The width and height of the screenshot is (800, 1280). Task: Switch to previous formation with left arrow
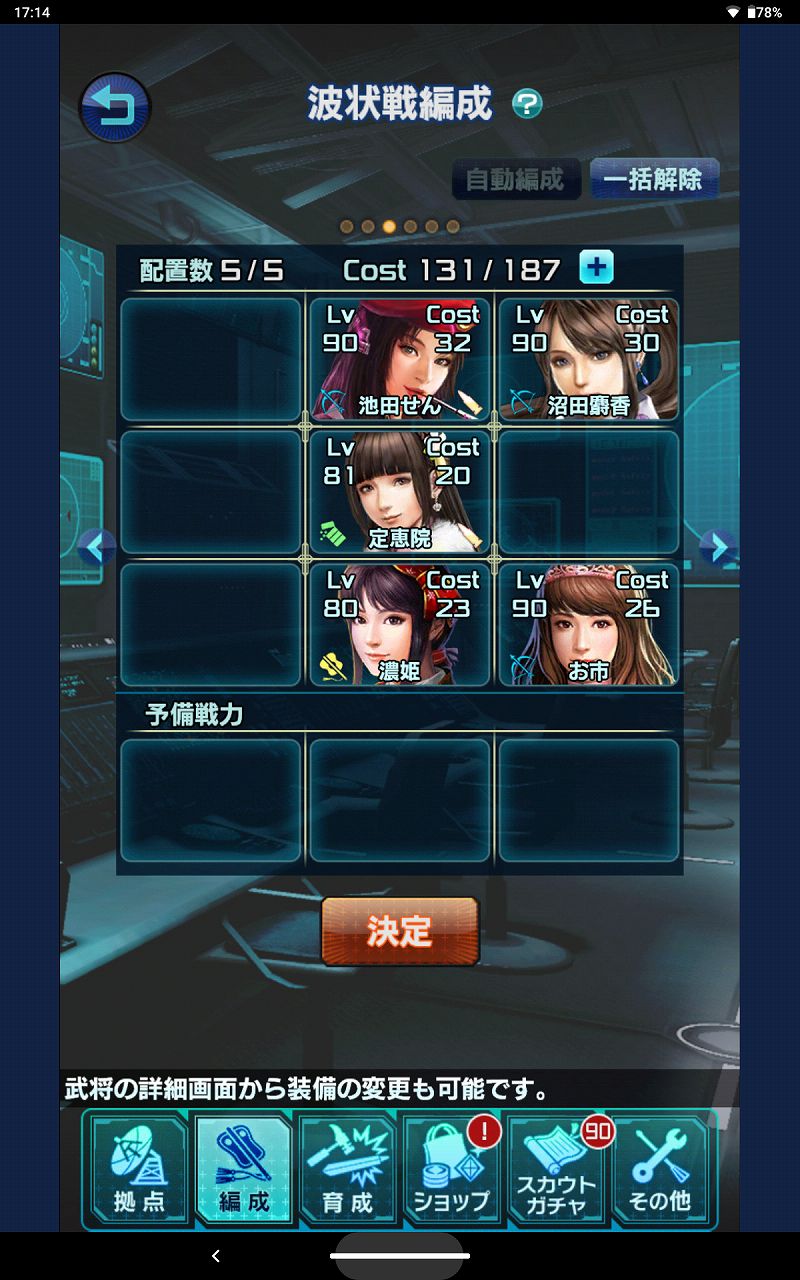96,546
